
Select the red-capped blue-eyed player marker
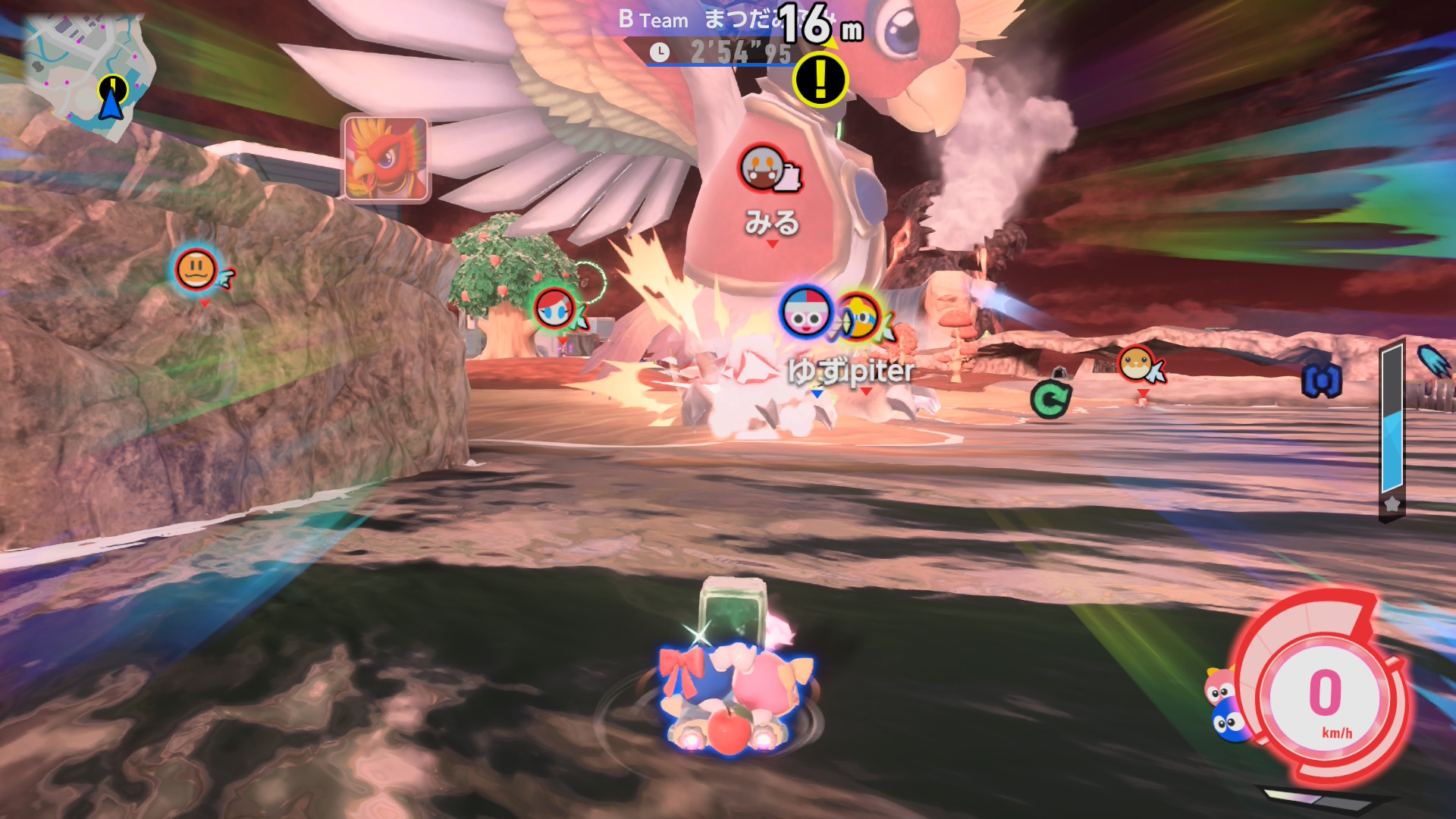[554, 309]
